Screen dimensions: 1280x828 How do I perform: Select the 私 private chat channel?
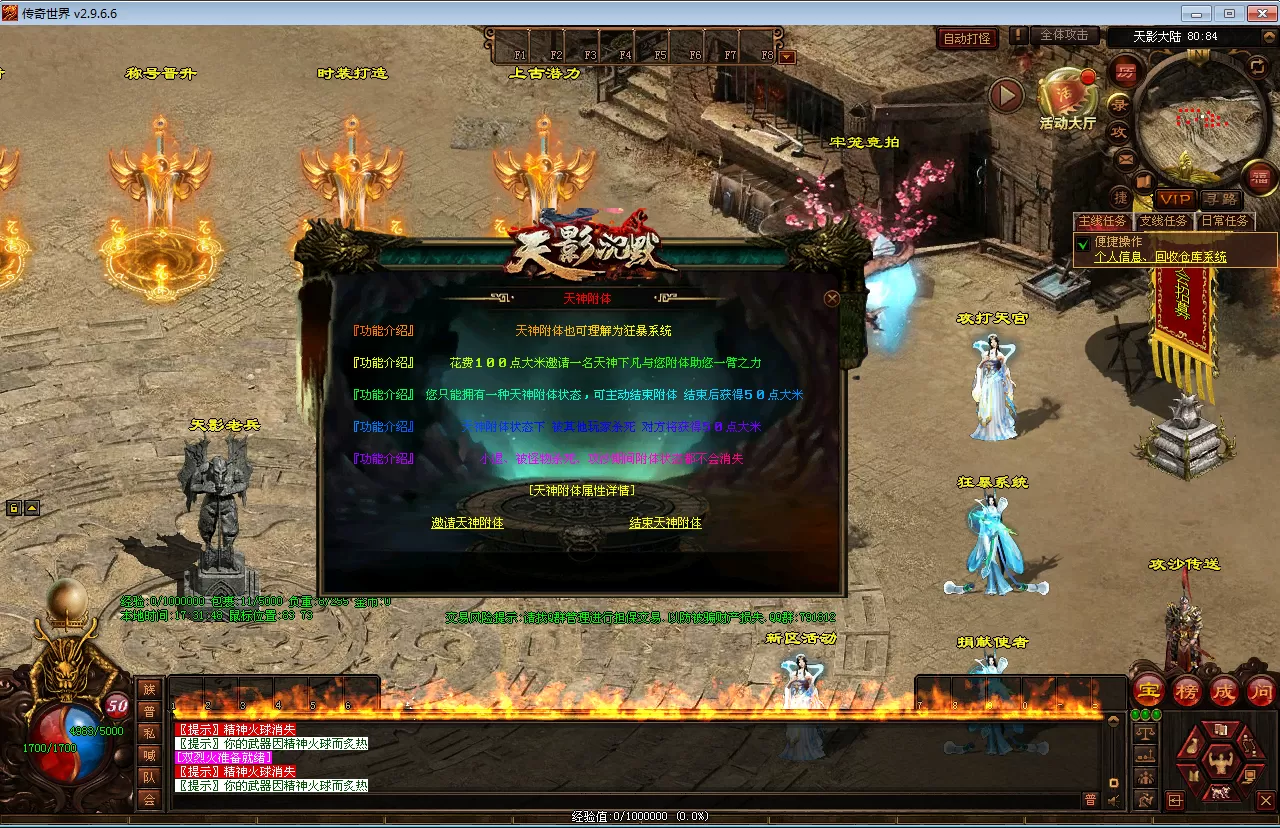(149, 733)
